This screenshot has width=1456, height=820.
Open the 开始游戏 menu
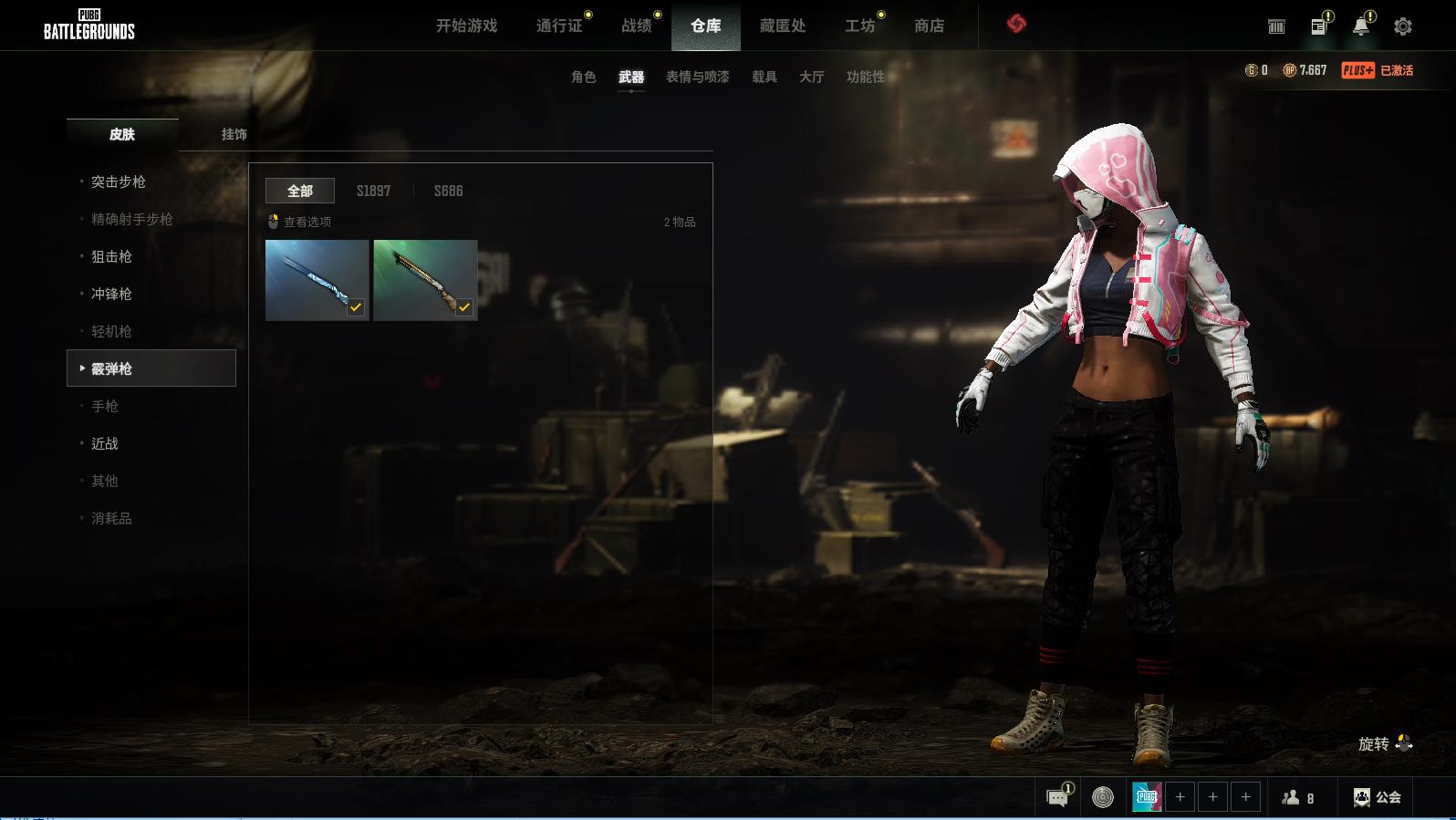[x=466, y=26]
